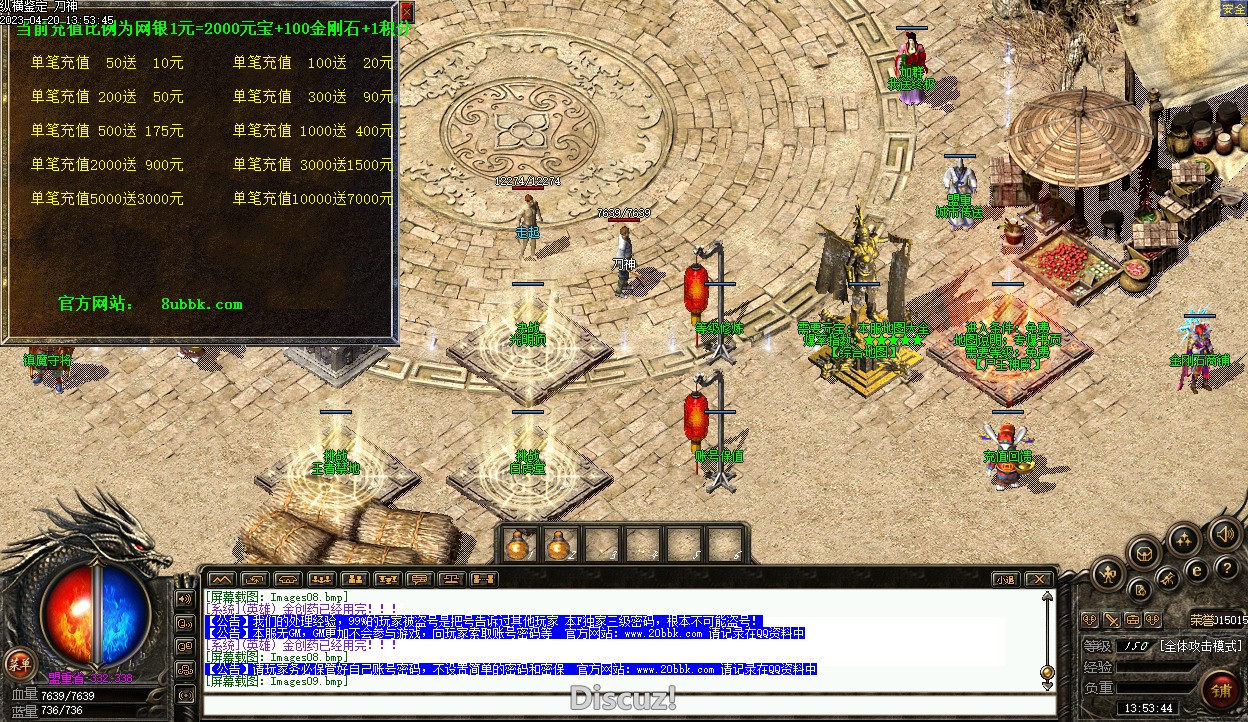Open the character status icon
This screenshot has width=1248, height=722.
click(x=1110, y=574)
